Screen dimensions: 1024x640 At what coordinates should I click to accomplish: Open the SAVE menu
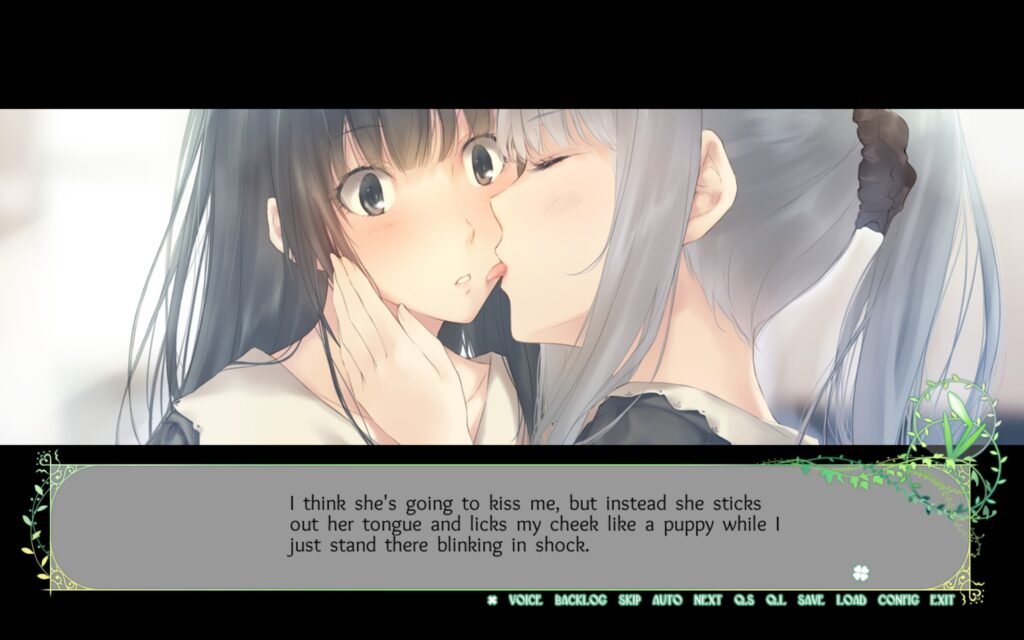pyautogui.click(x=811, y=600)
